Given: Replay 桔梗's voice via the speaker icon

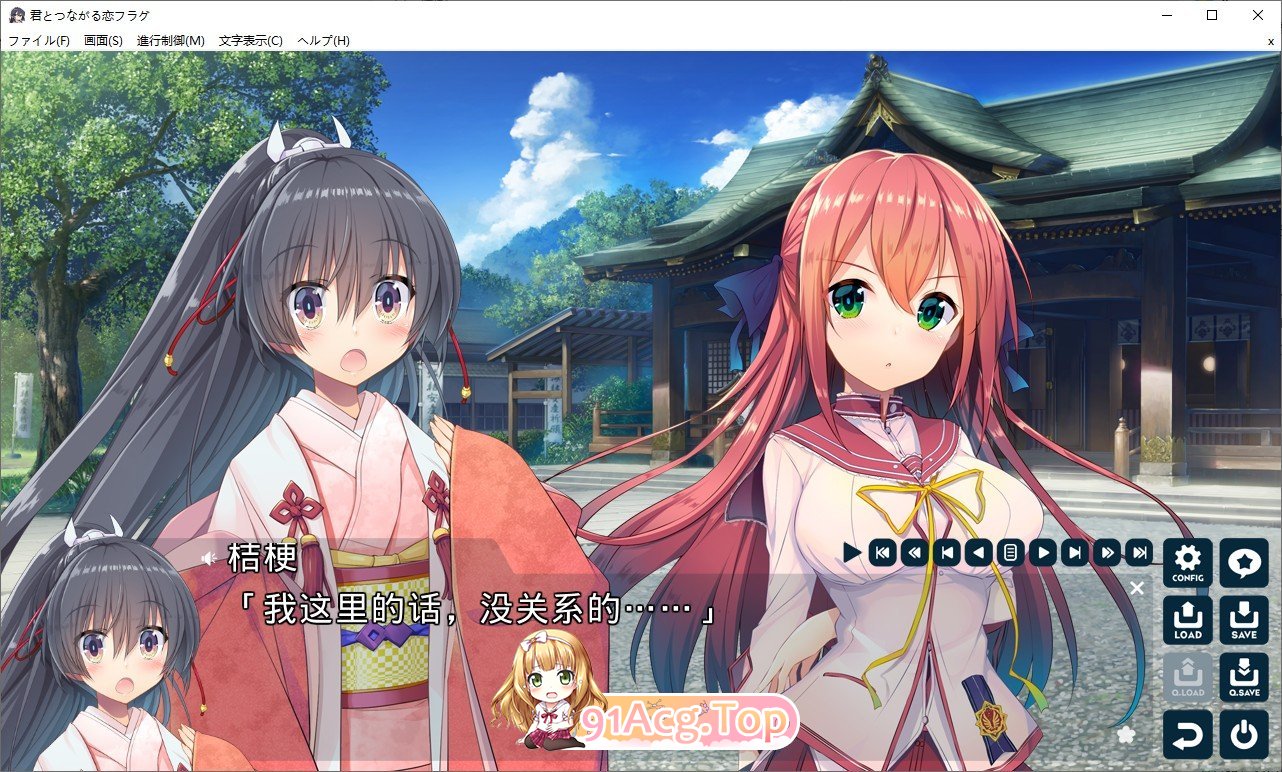Looking at the screenshot, I should (x=206, y=560).
